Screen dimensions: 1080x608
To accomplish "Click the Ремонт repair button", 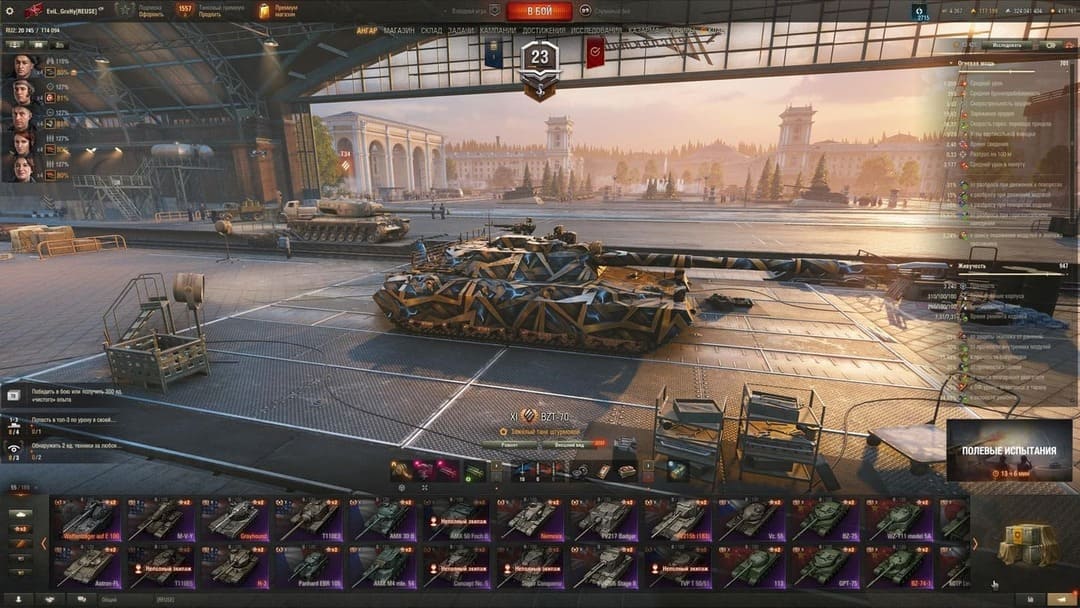I will [x=508, y=445].
